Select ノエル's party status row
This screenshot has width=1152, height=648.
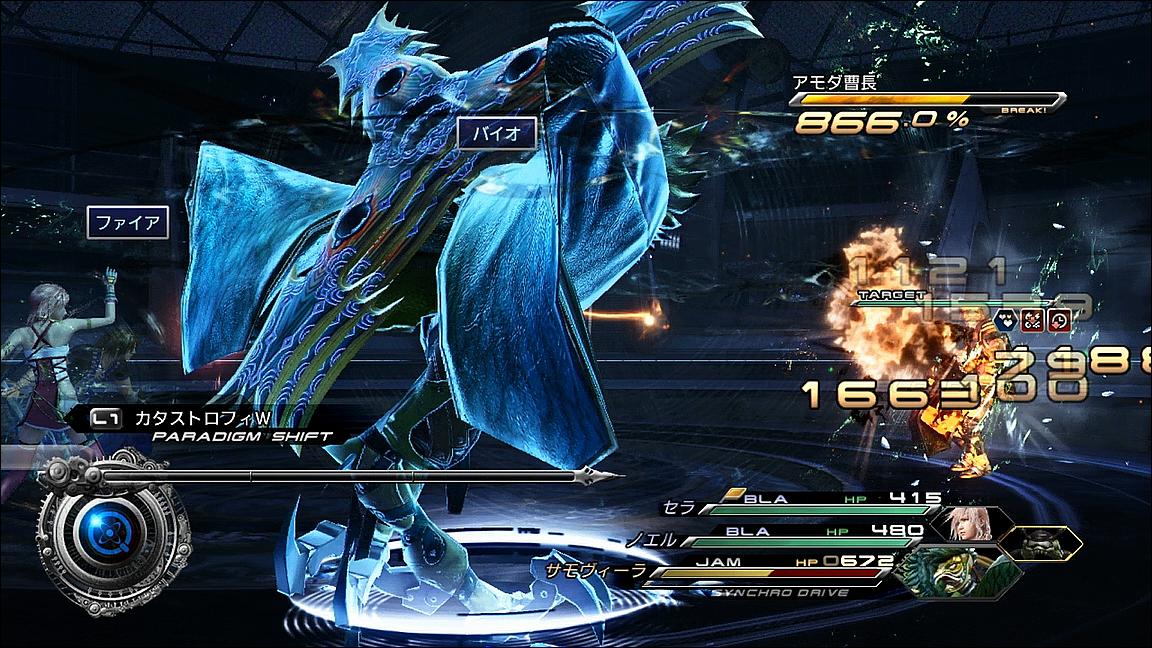click(790, 532)
